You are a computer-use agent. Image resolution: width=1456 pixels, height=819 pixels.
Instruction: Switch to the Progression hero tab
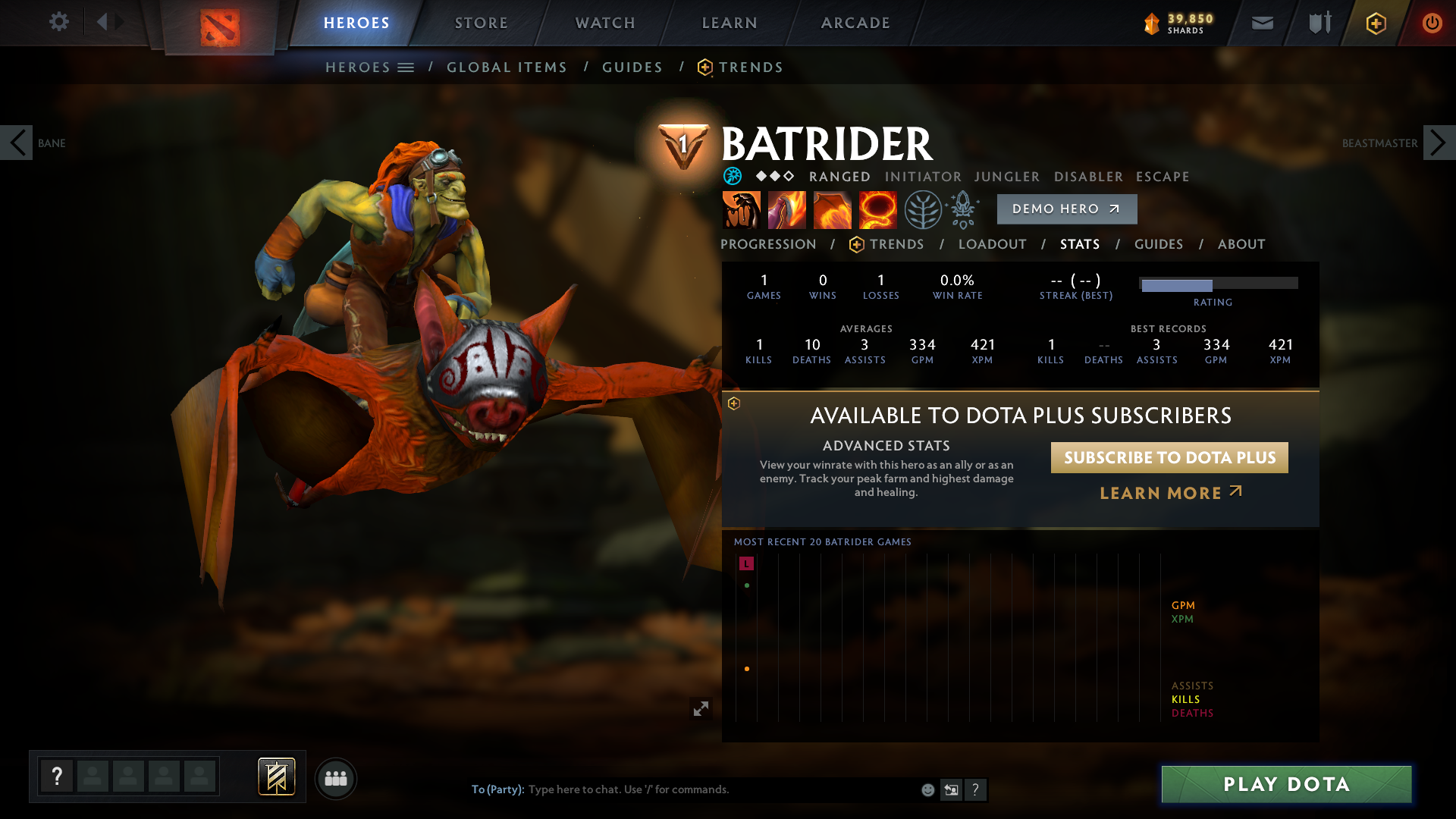(768, 244)
